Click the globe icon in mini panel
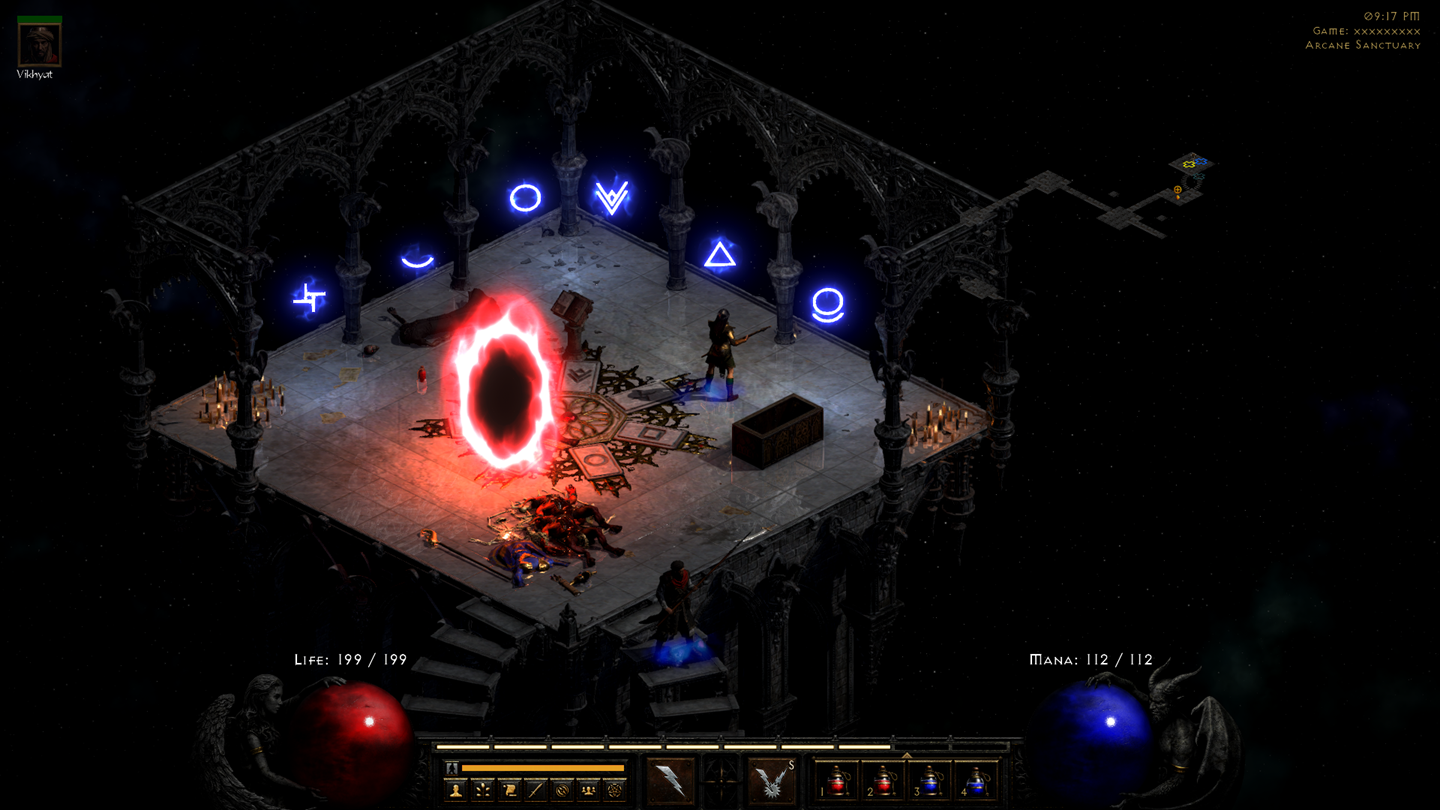1440x810 pixels. pyautogui.click(x=563, y=790)
